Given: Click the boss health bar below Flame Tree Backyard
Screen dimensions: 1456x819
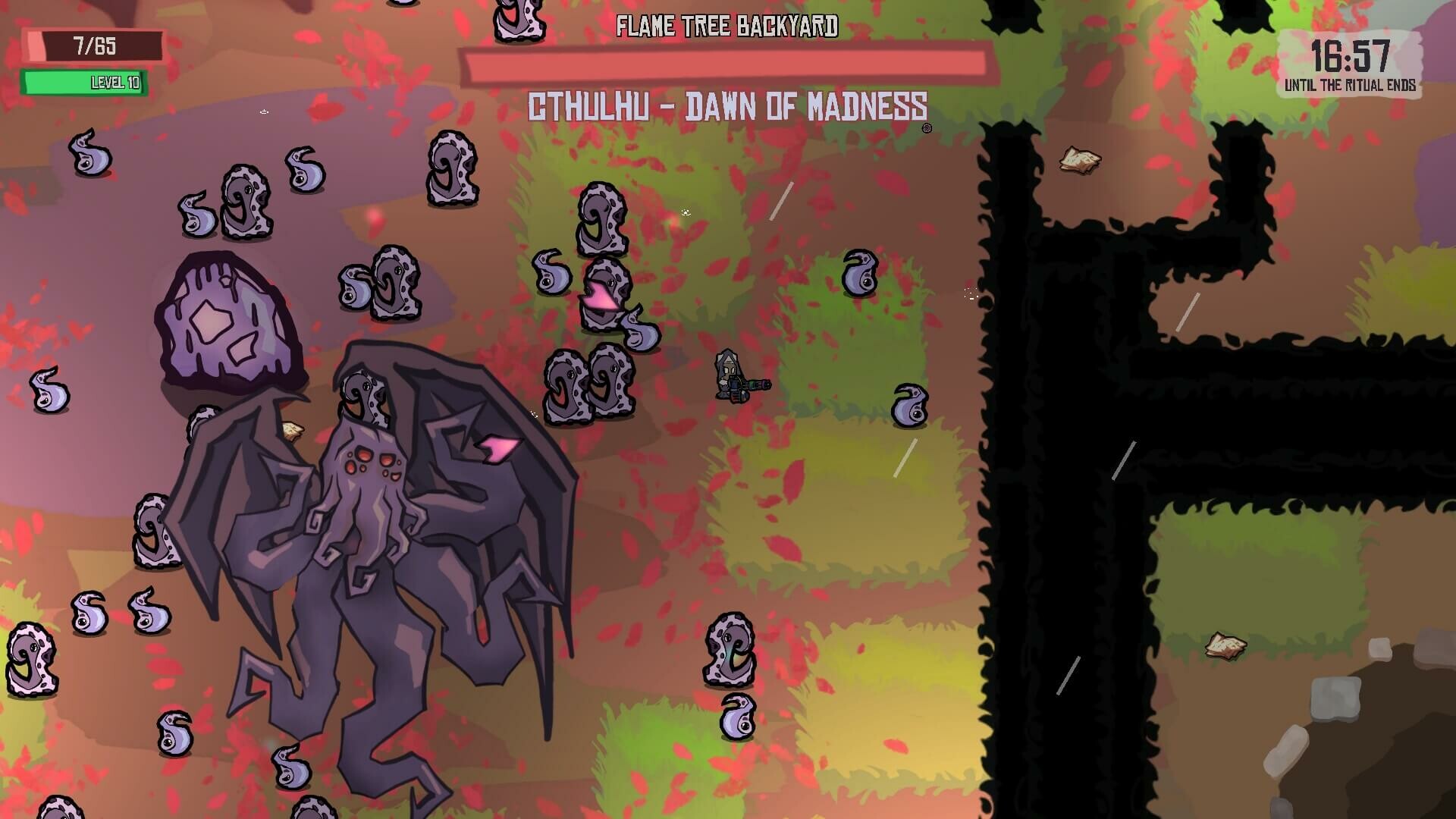Looking at the screenshot, I should (728, 64).
